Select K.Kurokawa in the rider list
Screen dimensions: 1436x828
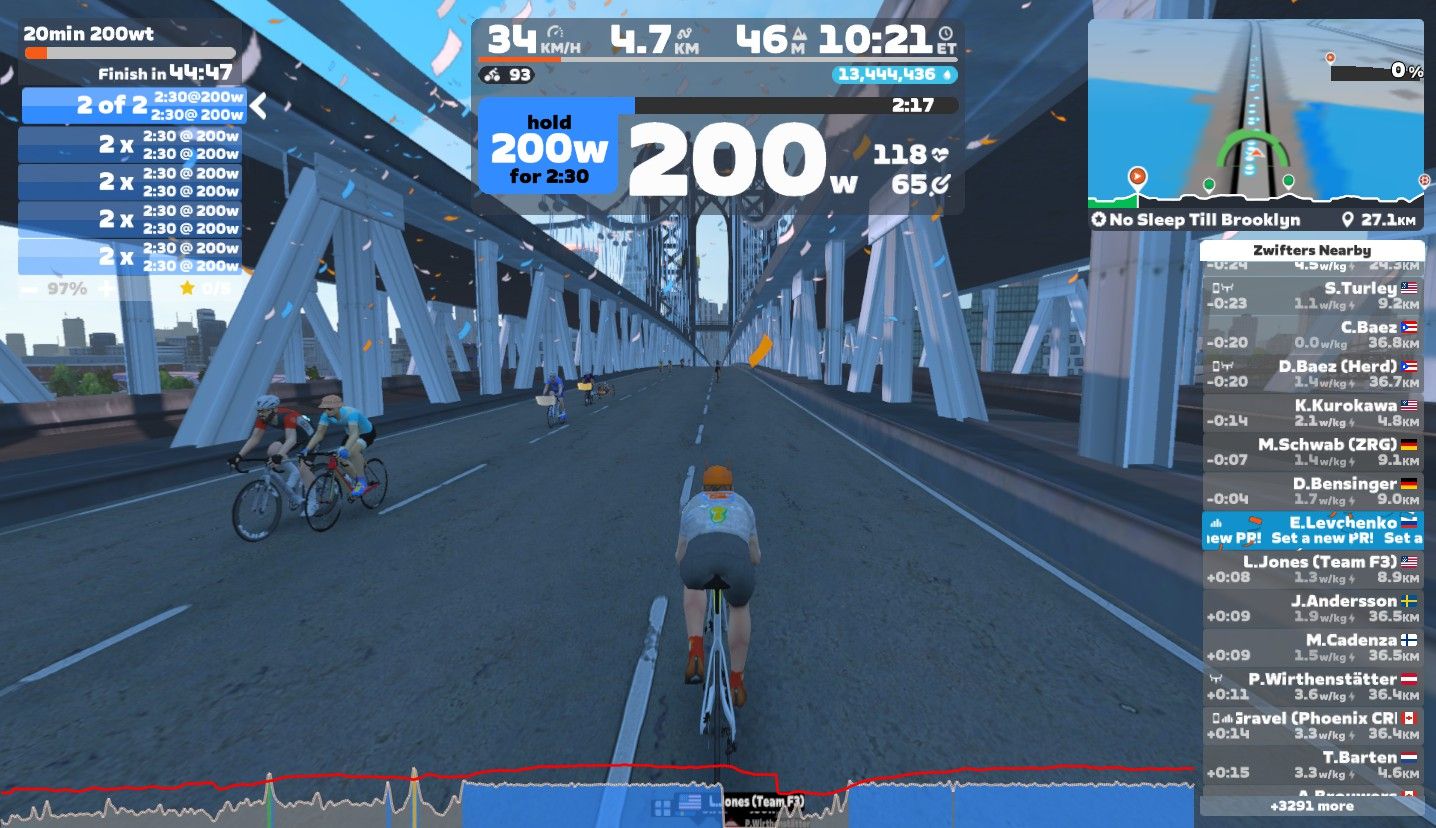click(x=1312, y=412)
